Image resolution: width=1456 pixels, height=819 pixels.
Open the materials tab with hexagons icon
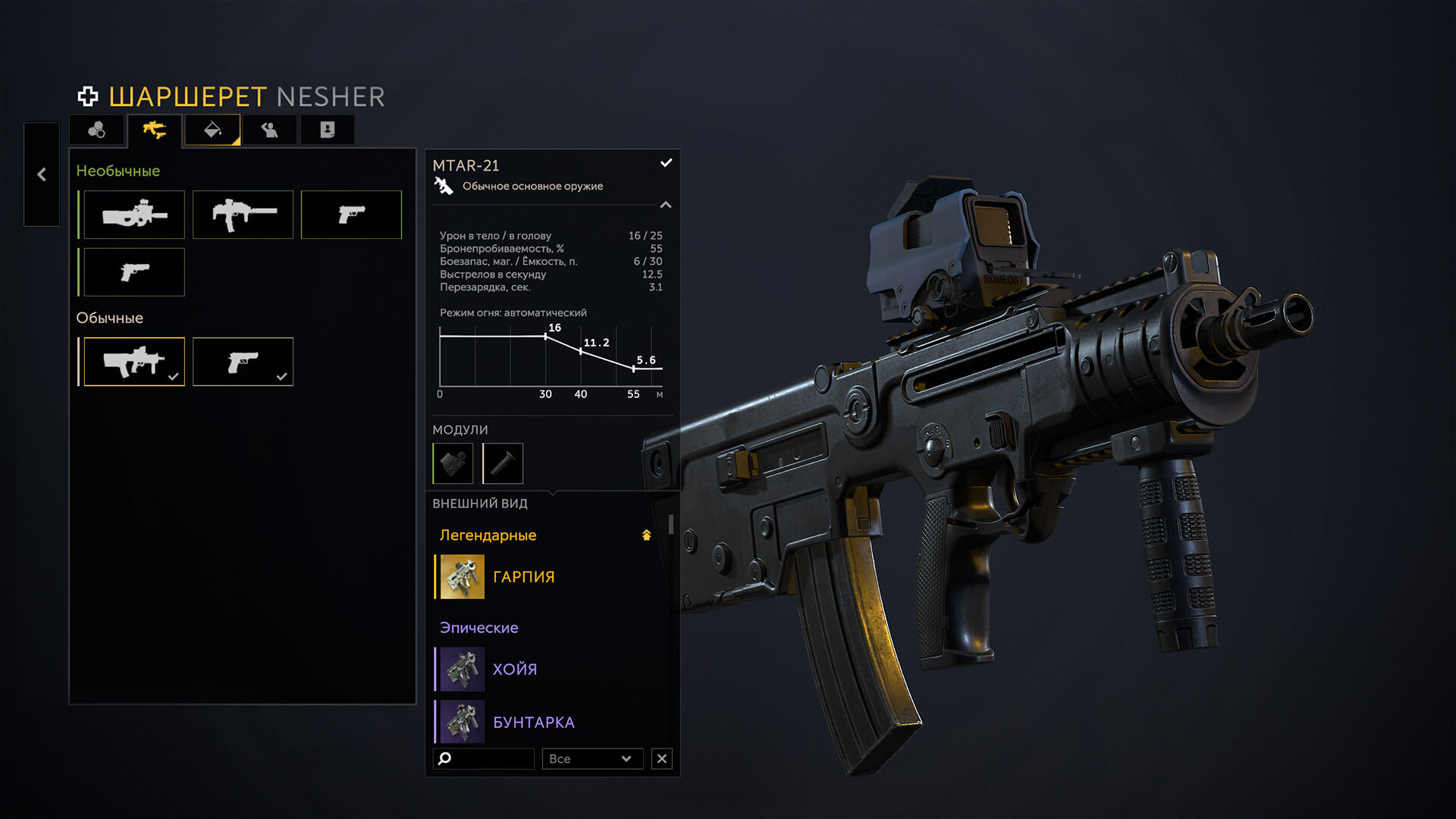click(x=98, y=130)
